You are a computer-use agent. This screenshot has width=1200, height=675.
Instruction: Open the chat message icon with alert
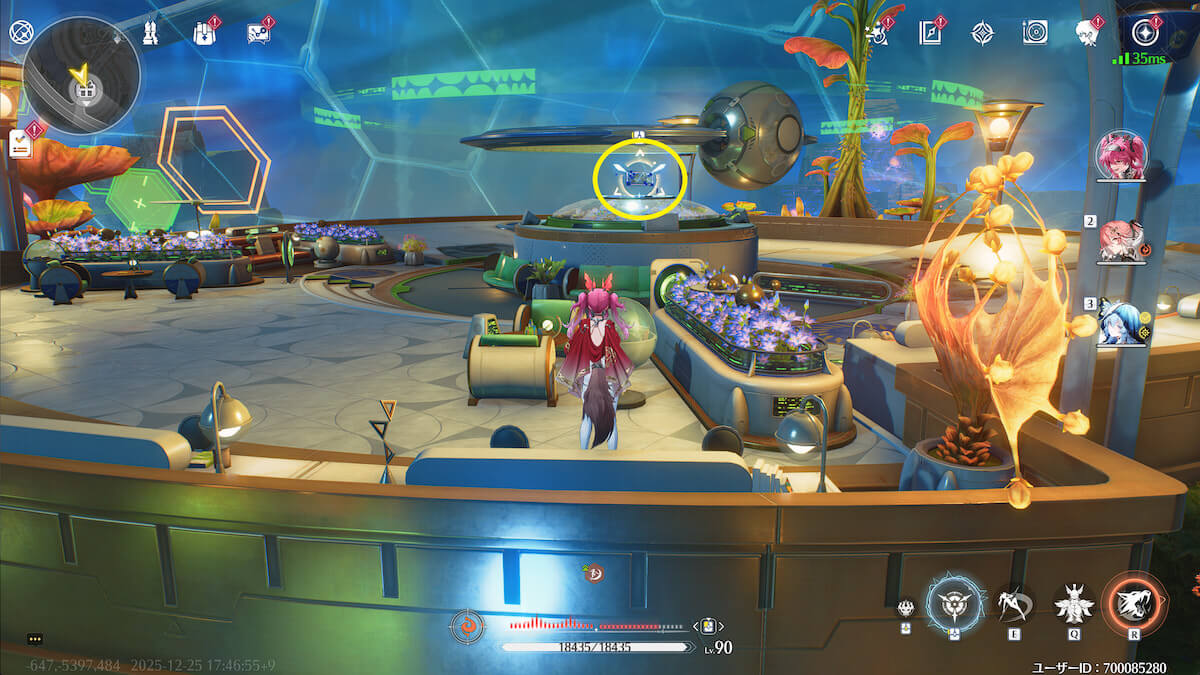258,32
